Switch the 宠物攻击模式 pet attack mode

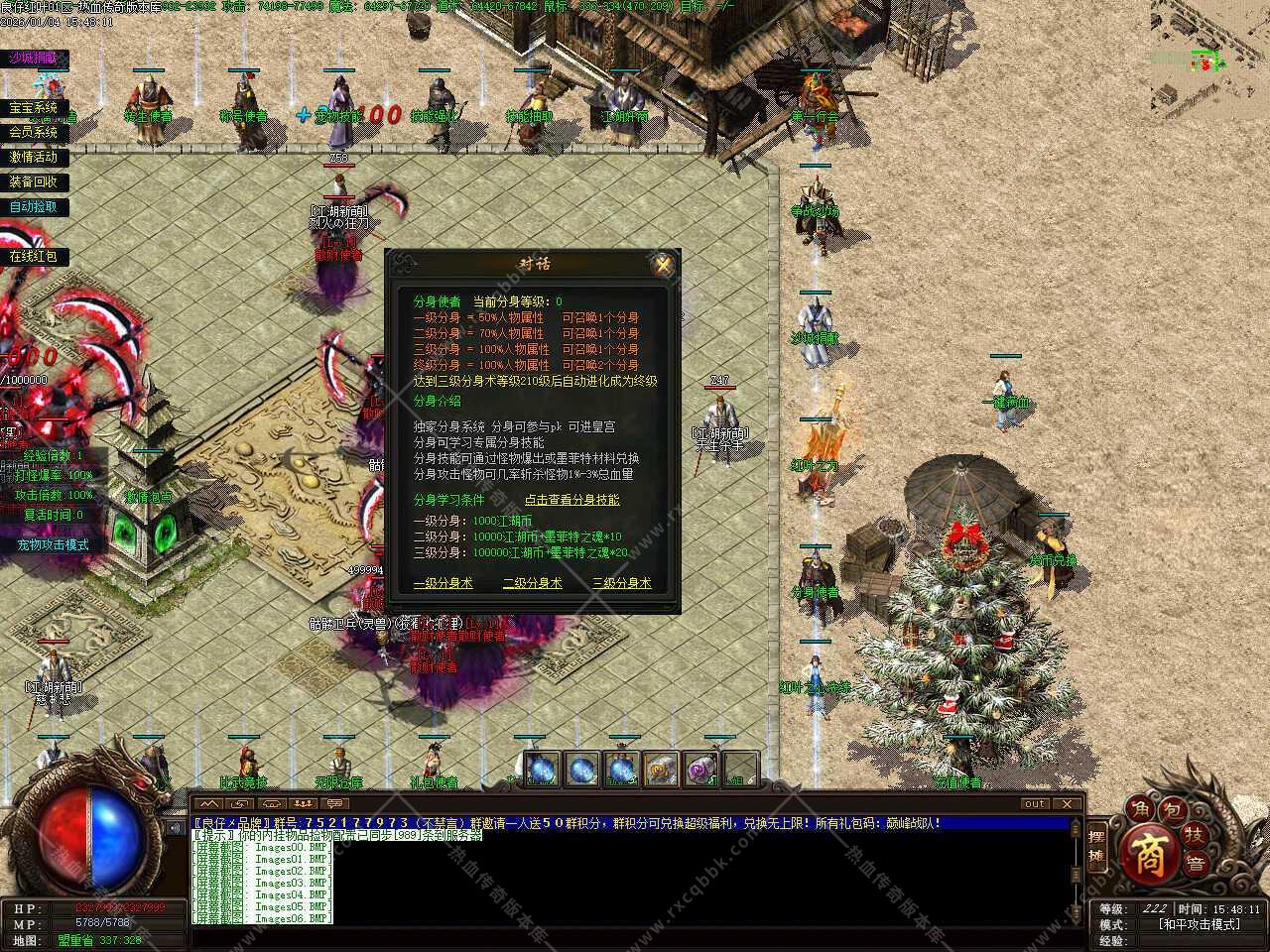(53, 544)
